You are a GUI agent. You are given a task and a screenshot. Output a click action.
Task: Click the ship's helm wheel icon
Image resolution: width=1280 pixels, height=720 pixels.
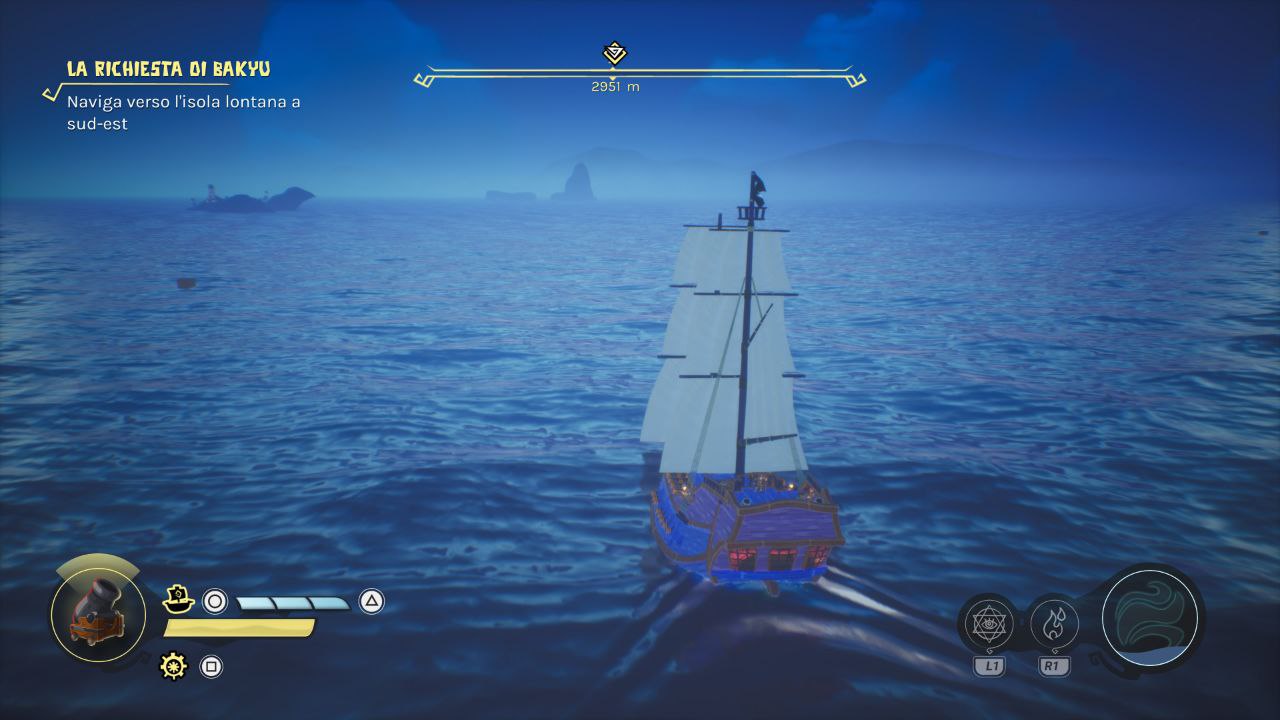[174, 666]
